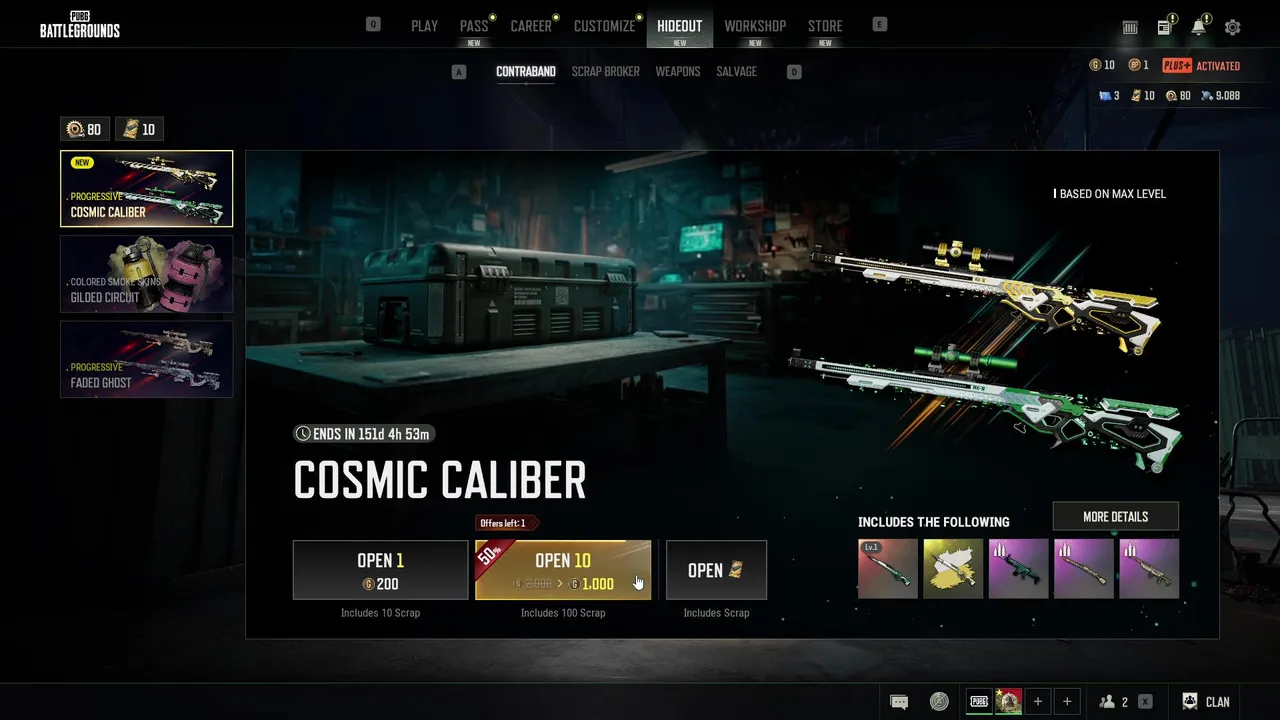Select the Gilded Circuit crate thumbnail
This screenshot has width=1280, height=720.
click(x=146, y=274)
